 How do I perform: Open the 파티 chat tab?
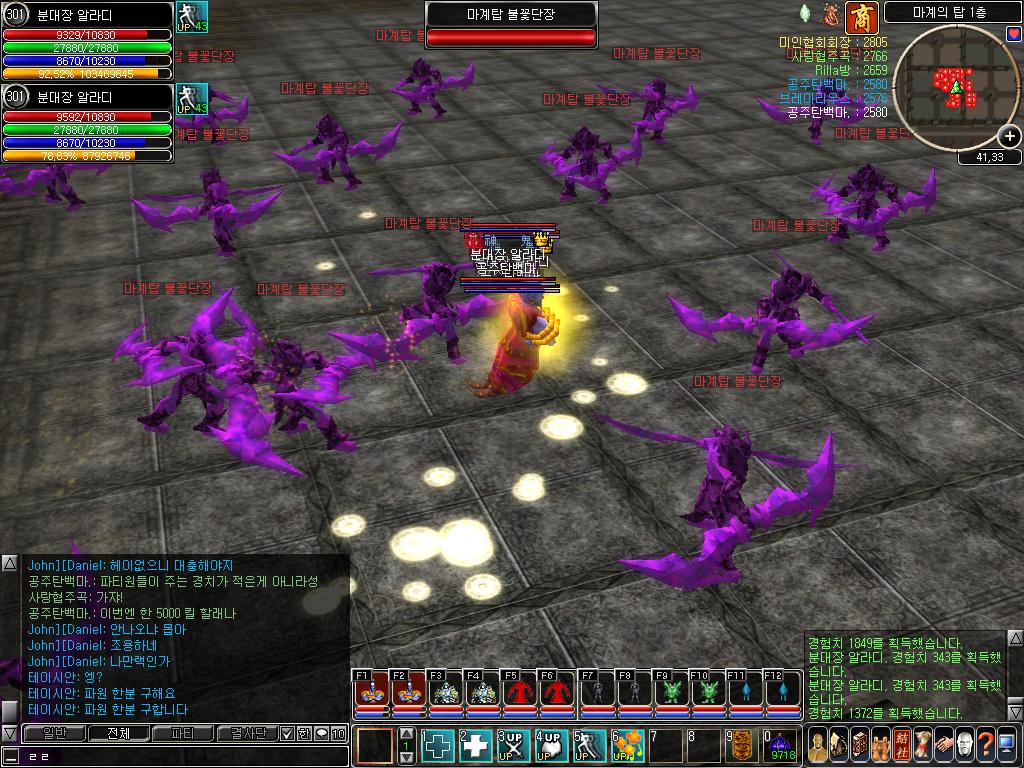[x=183, y=733]
